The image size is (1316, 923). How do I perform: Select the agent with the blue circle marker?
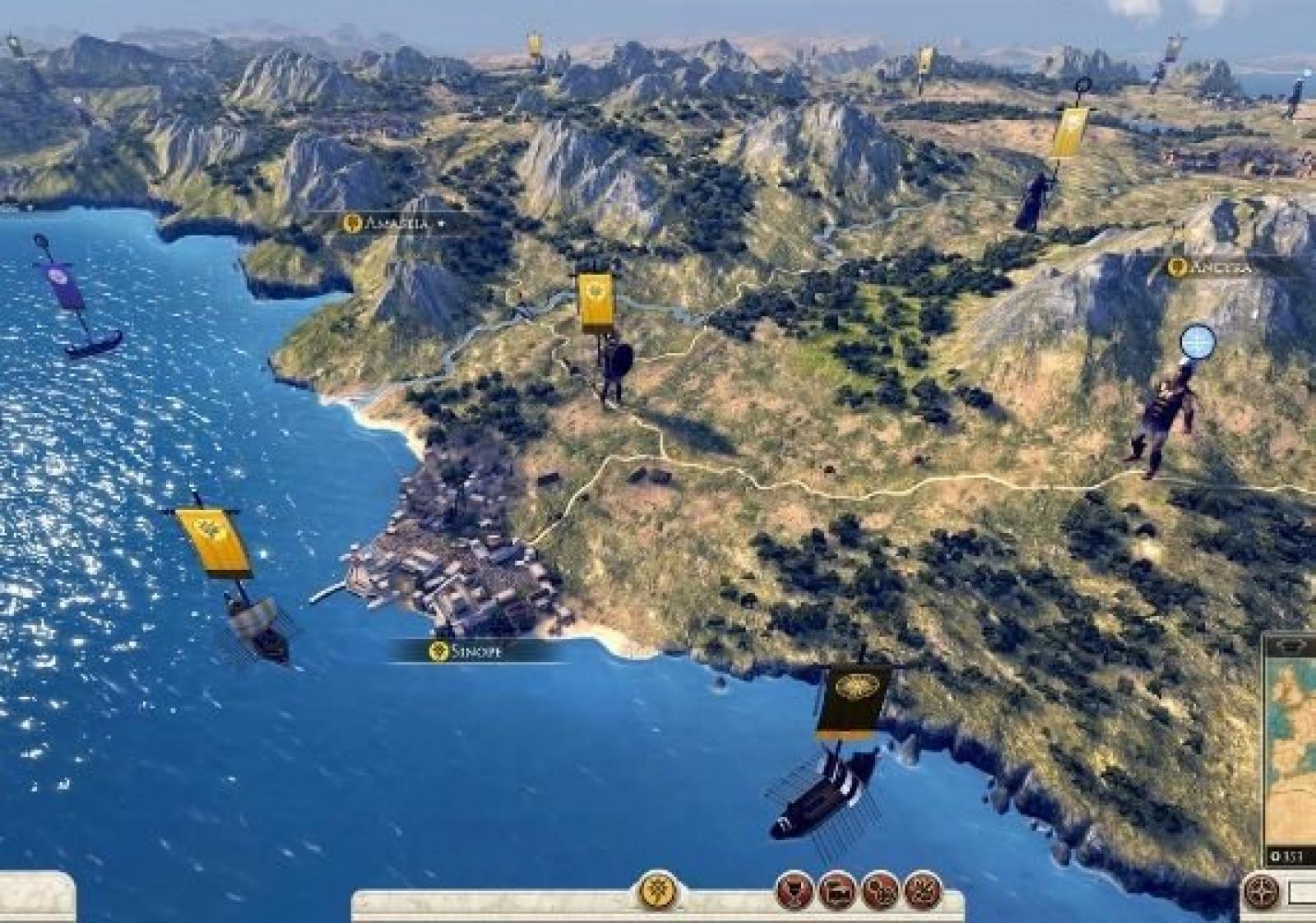click(1164, 420)
